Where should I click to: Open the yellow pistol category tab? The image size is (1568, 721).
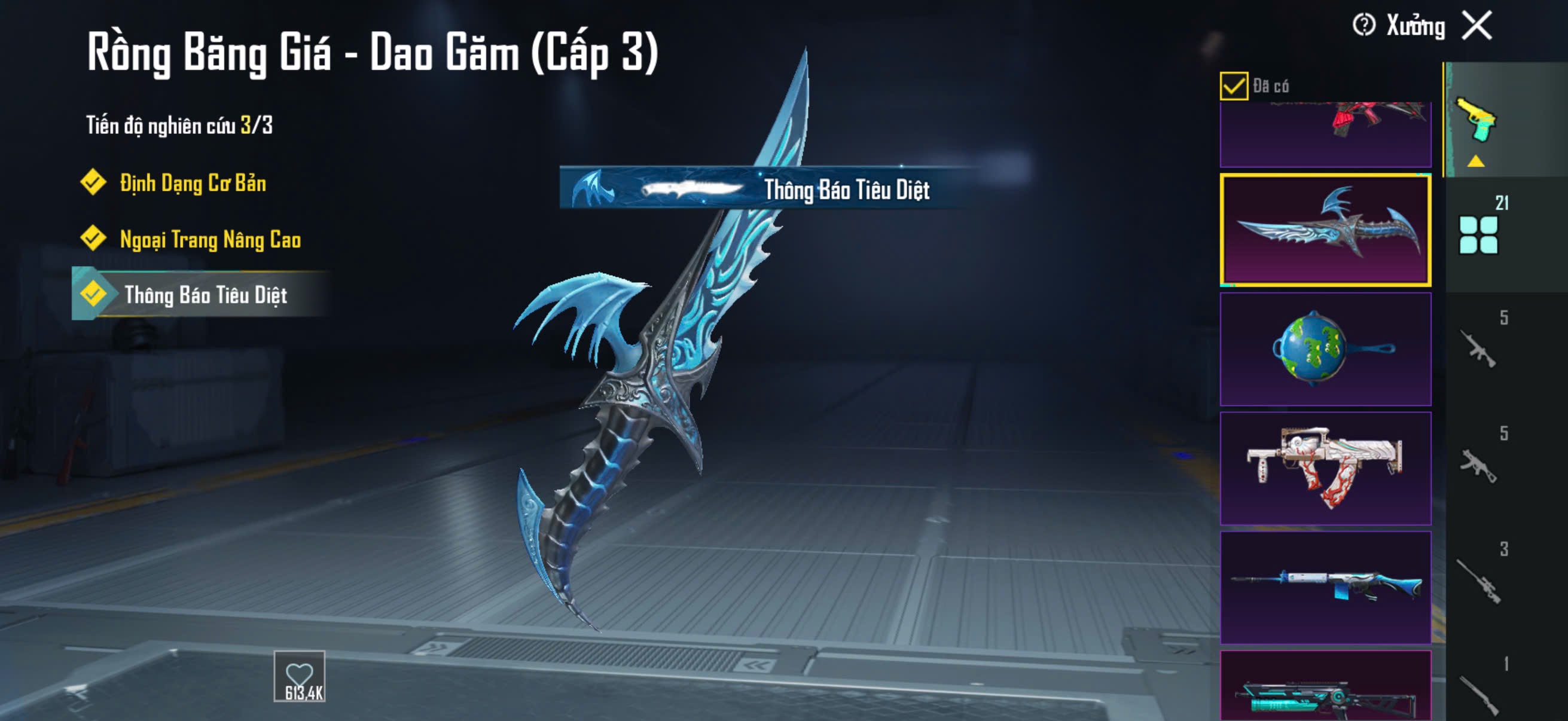pyautogui.click(x=1478, y=121)
